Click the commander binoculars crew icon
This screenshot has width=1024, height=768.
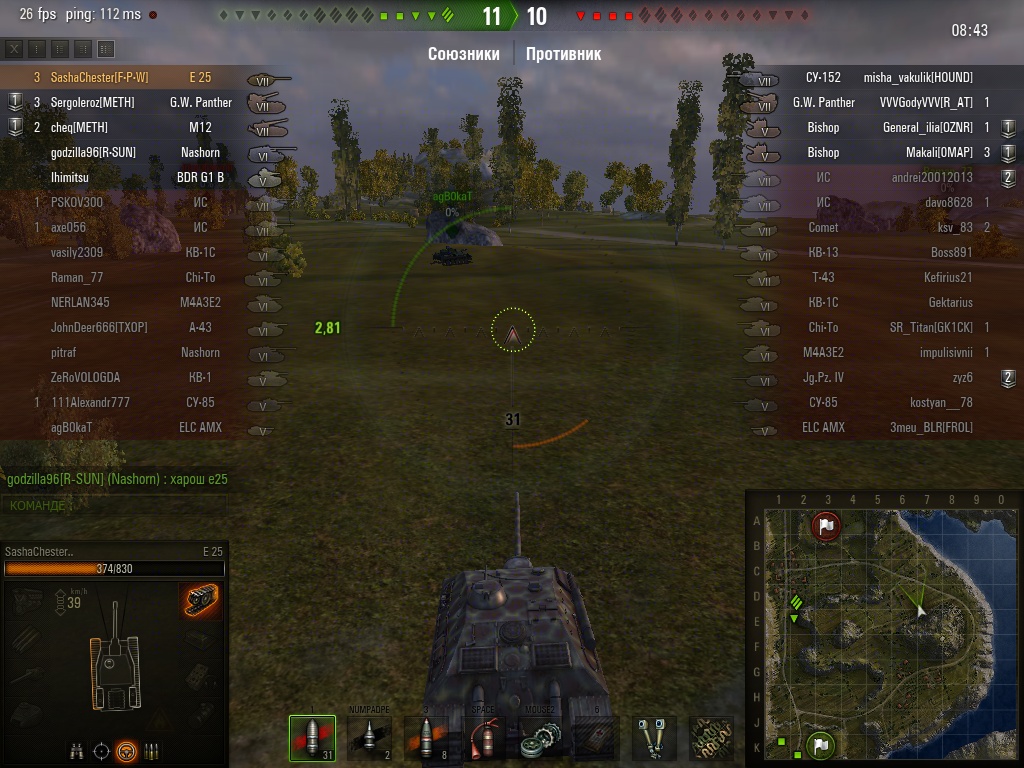(x=77, y=751)
